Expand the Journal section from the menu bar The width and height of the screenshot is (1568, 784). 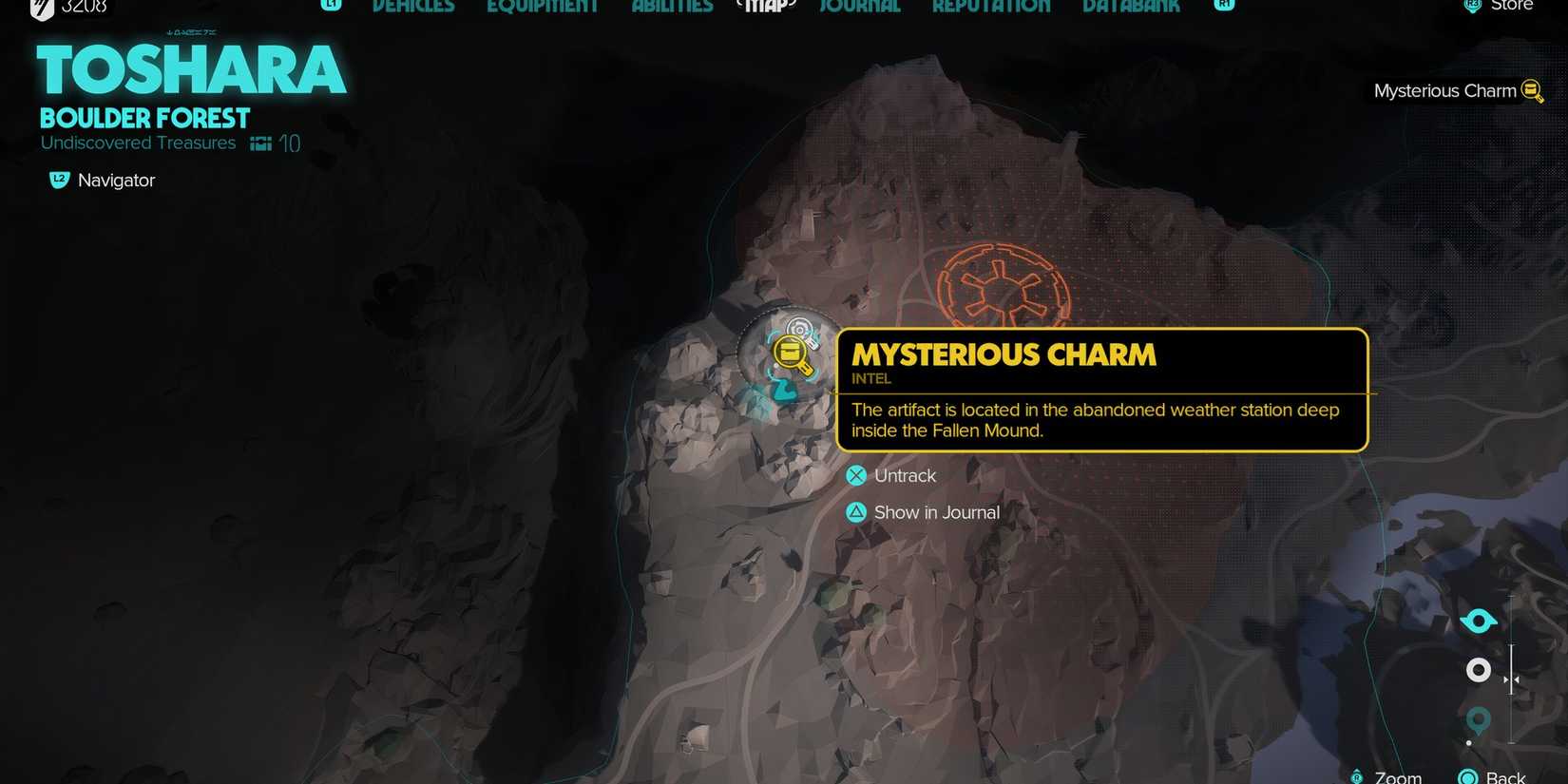click(858, 6)
